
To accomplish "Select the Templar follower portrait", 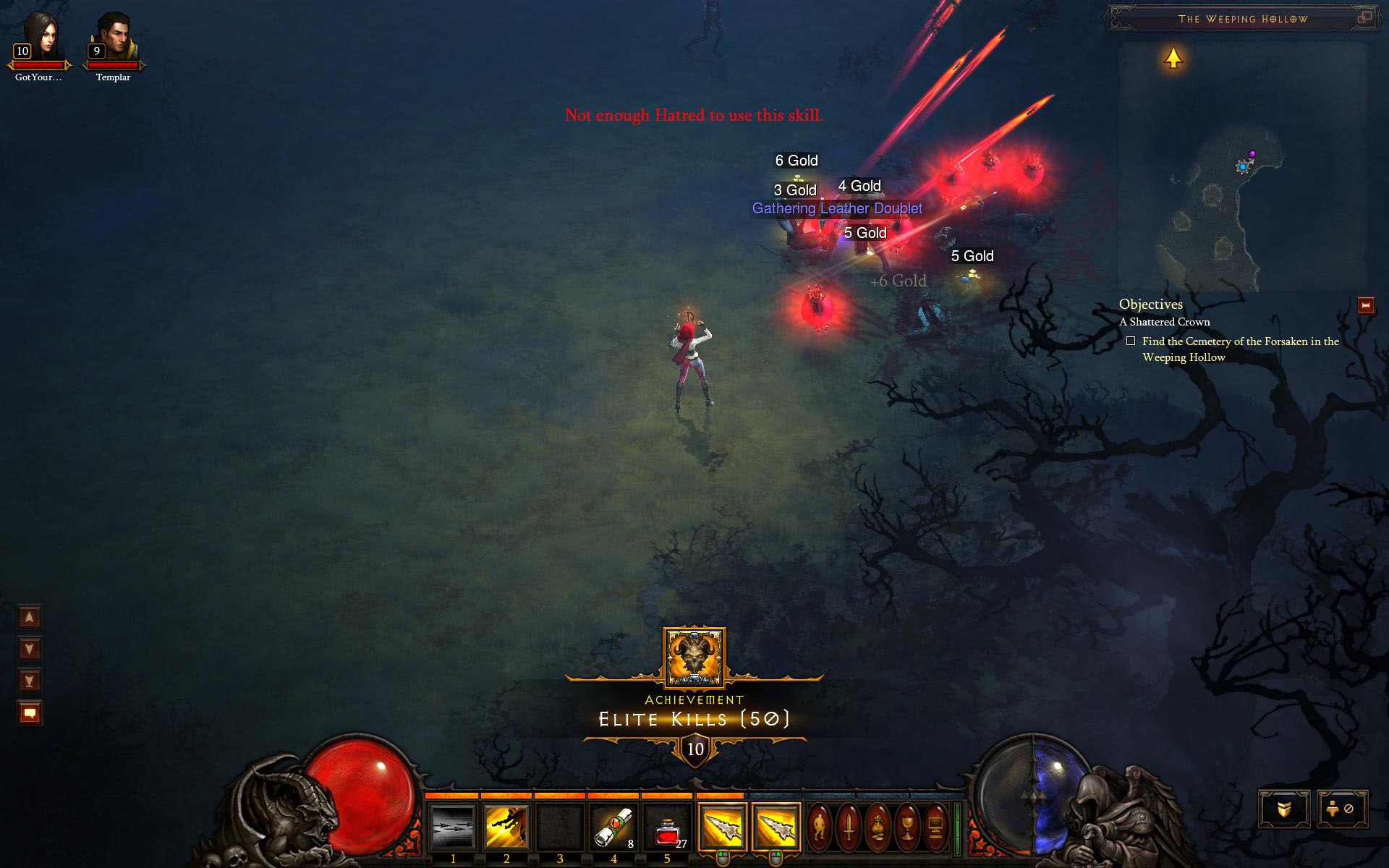I will pos(114,36).
